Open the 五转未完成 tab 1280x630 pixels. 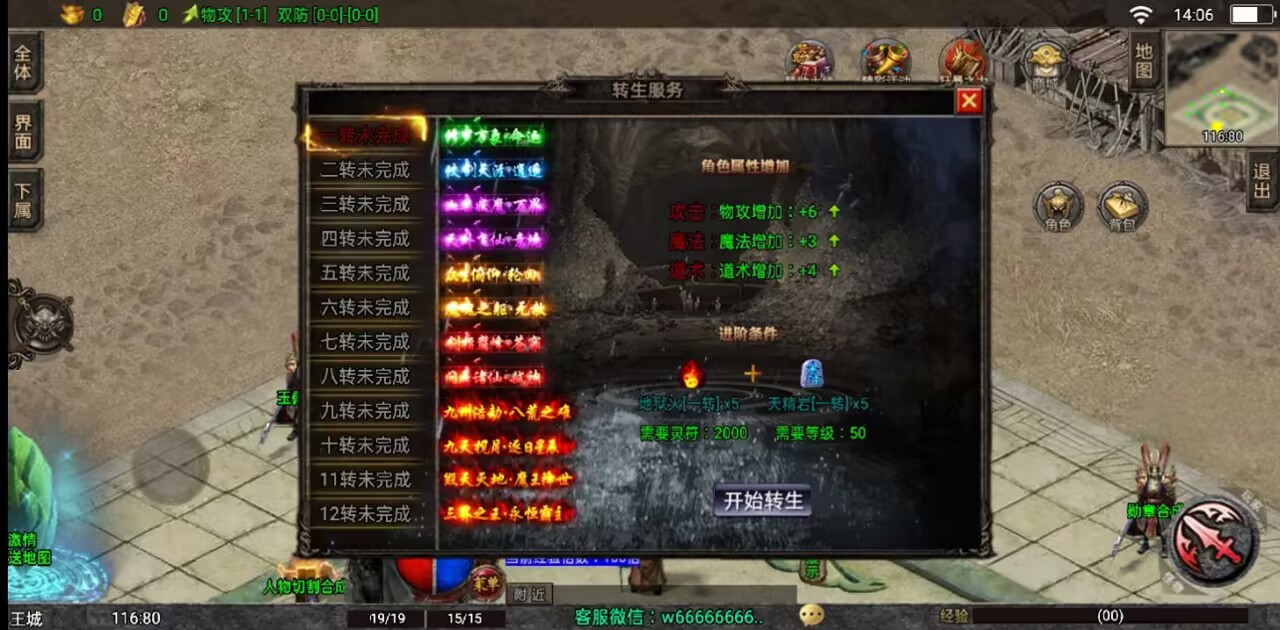click(365, 273)
